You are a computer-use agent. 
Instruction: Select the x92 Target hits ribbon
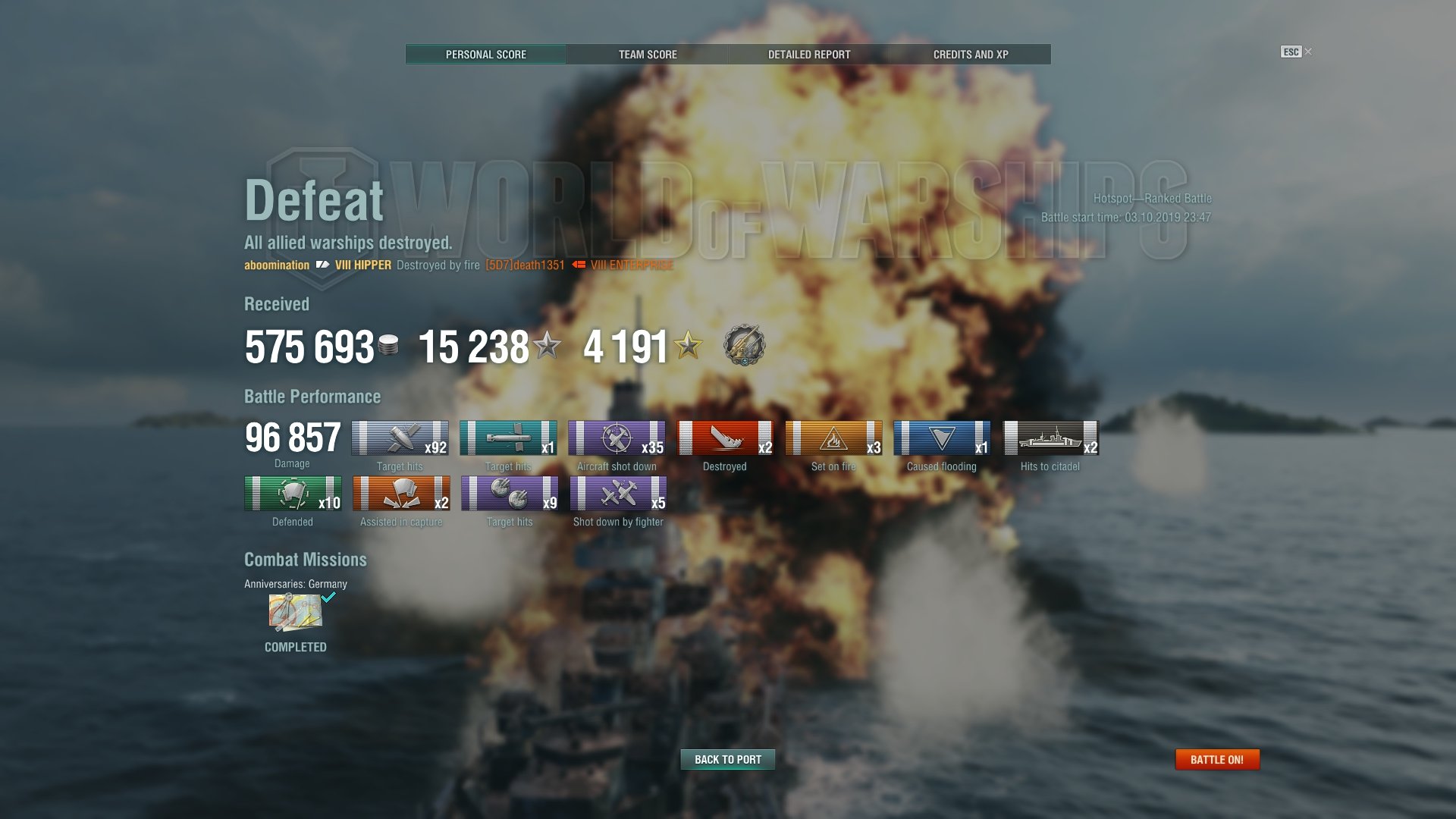[x=400, y=438]
